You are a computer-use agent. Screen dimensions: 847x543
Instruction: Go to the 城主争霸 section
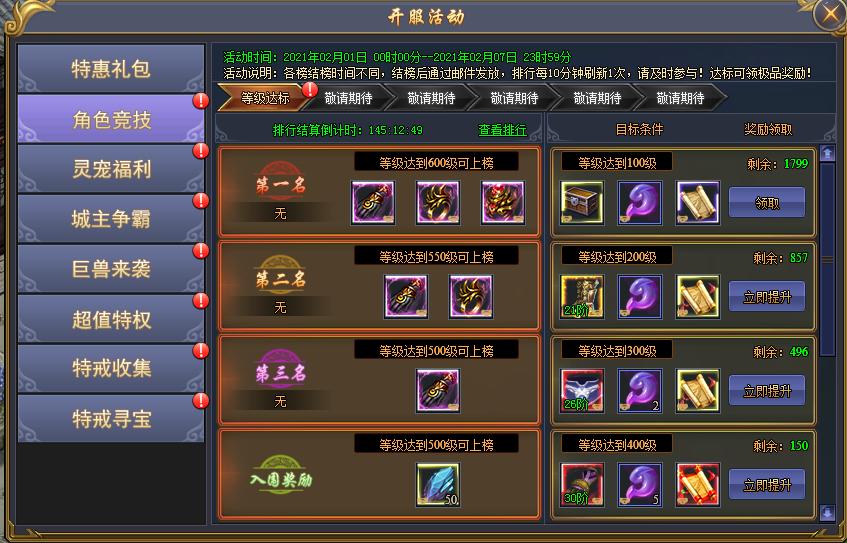point(111,219)
